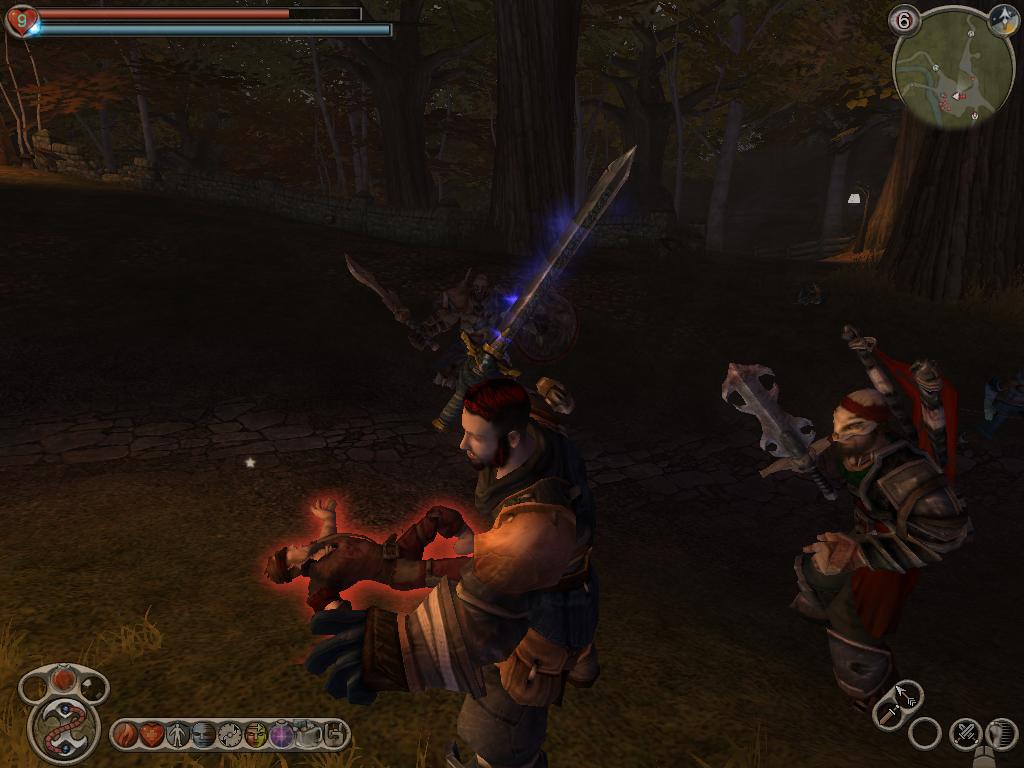Select the silver gauntlet fist spell icon
The image size is (1024, 768).
[x=308, y=735]
